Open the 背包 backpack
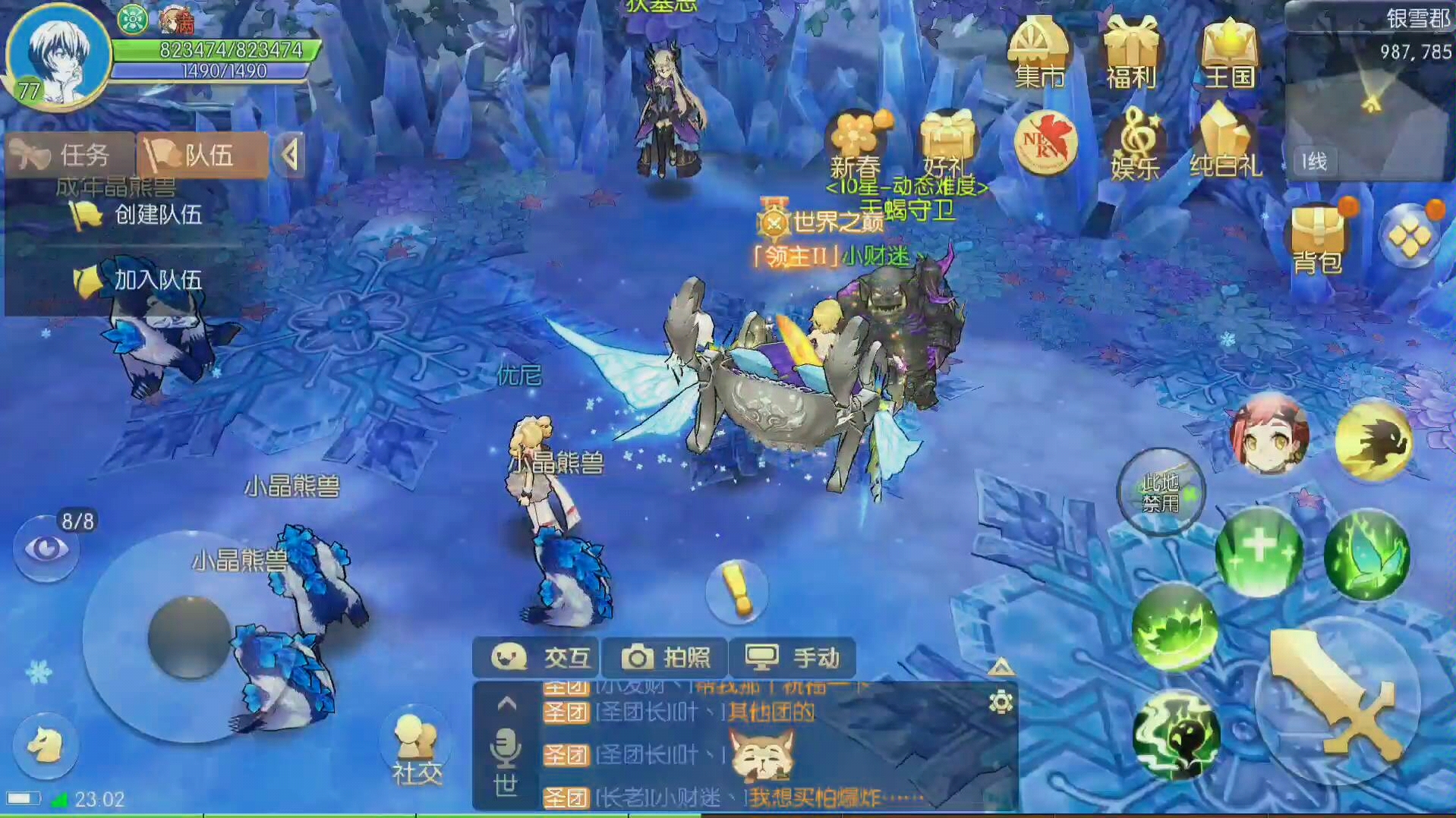The width and height of the screenshot is (1456, 818). [1318, 239]
